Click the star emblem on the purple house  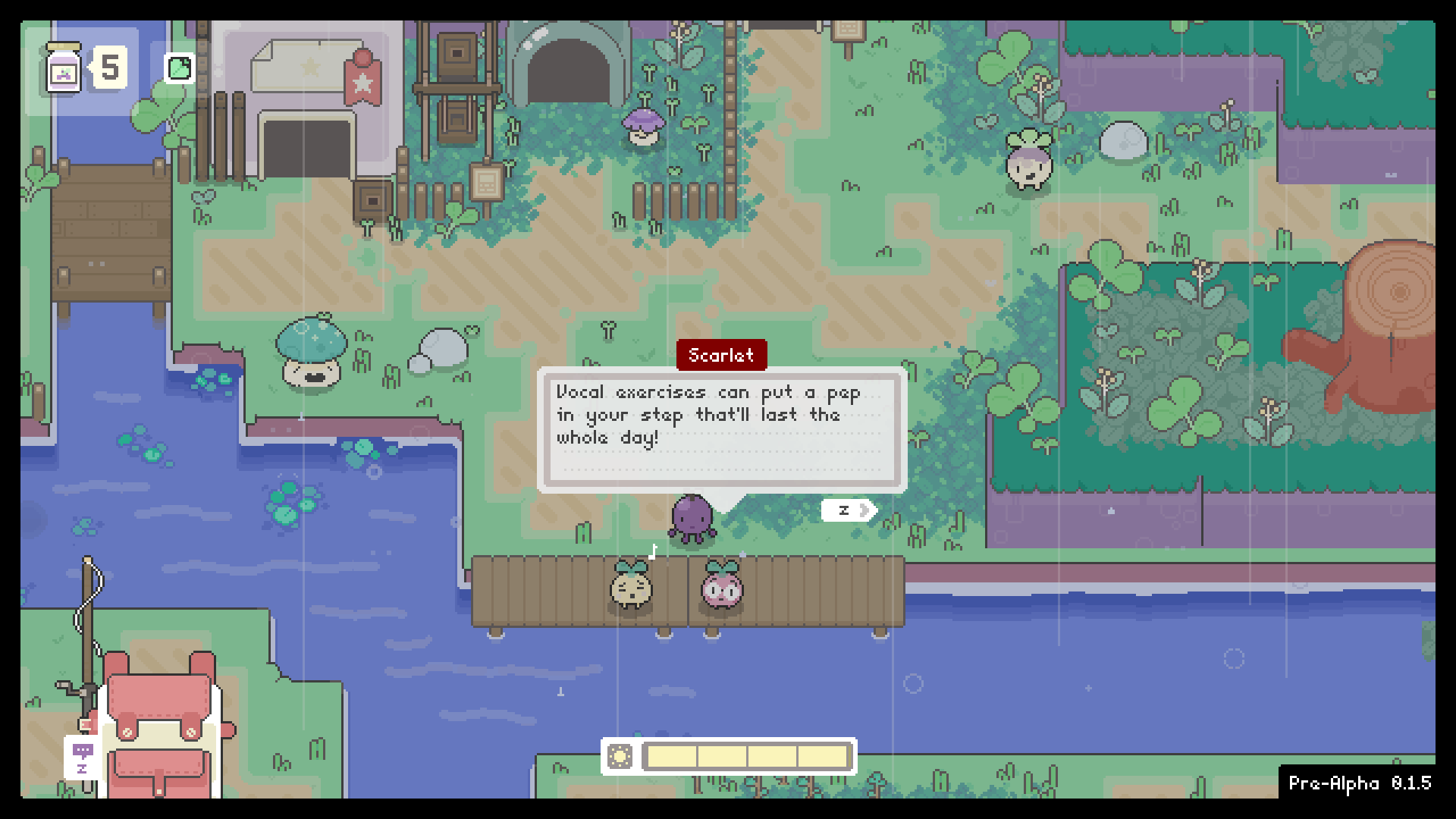click(311, 68)
